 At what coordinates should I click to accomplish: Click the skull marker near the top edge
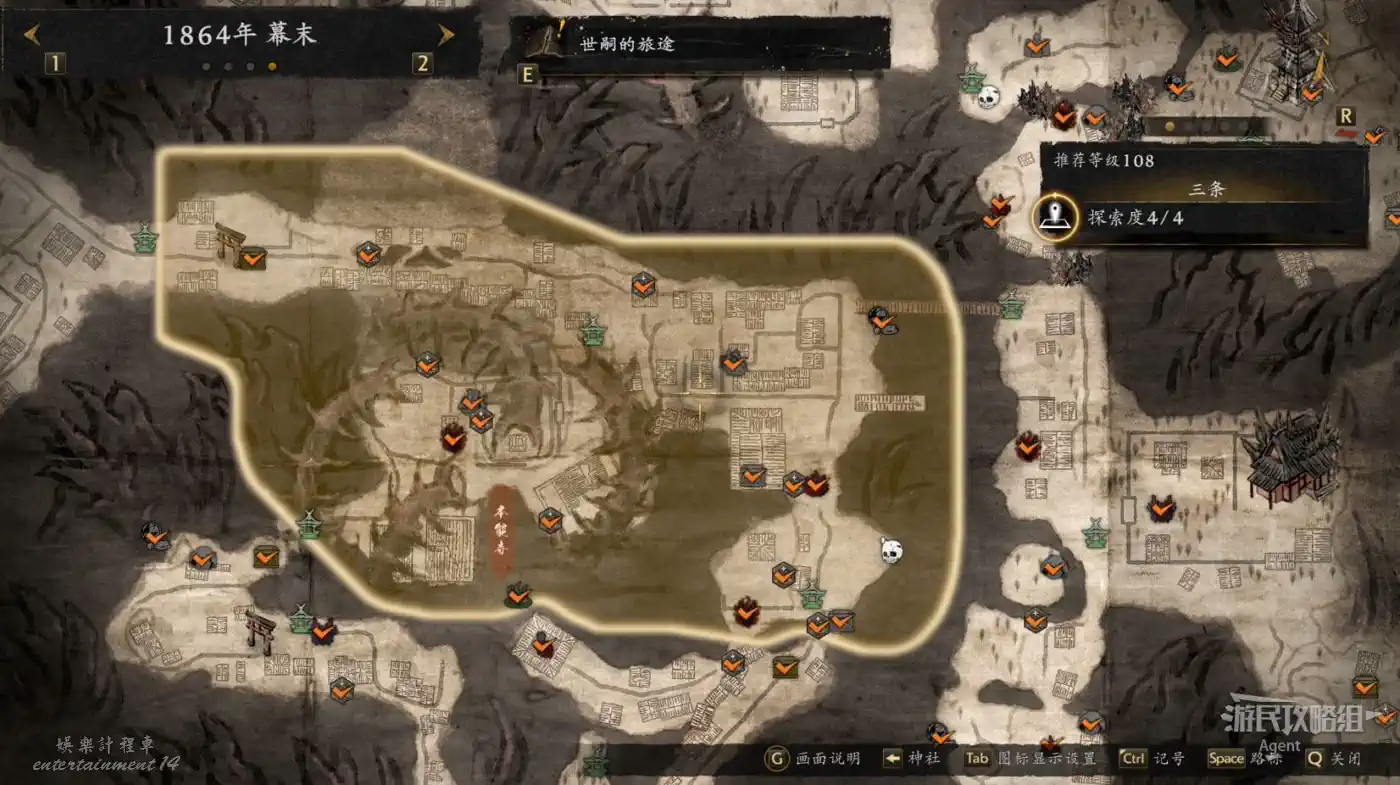[x=988, y=98]
